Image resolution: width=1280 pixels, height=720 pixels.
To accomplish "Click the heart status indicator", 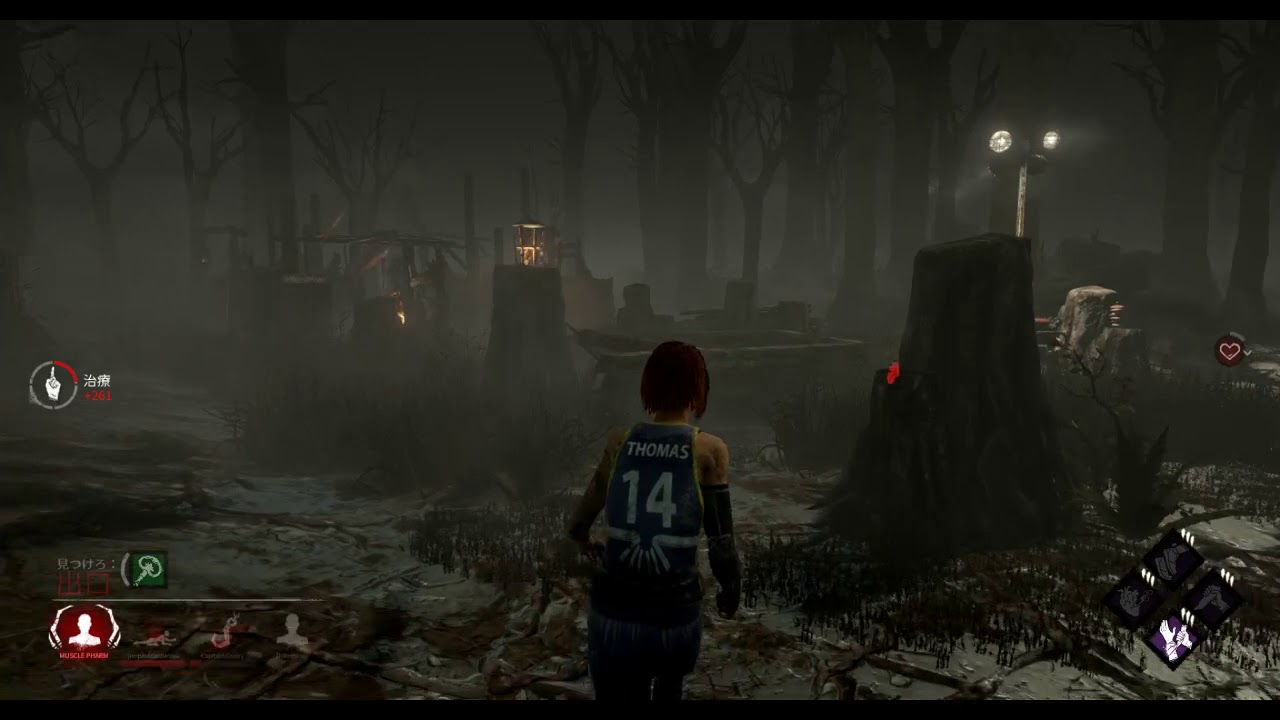I will pyautogui.click(x=1230, y=351).
